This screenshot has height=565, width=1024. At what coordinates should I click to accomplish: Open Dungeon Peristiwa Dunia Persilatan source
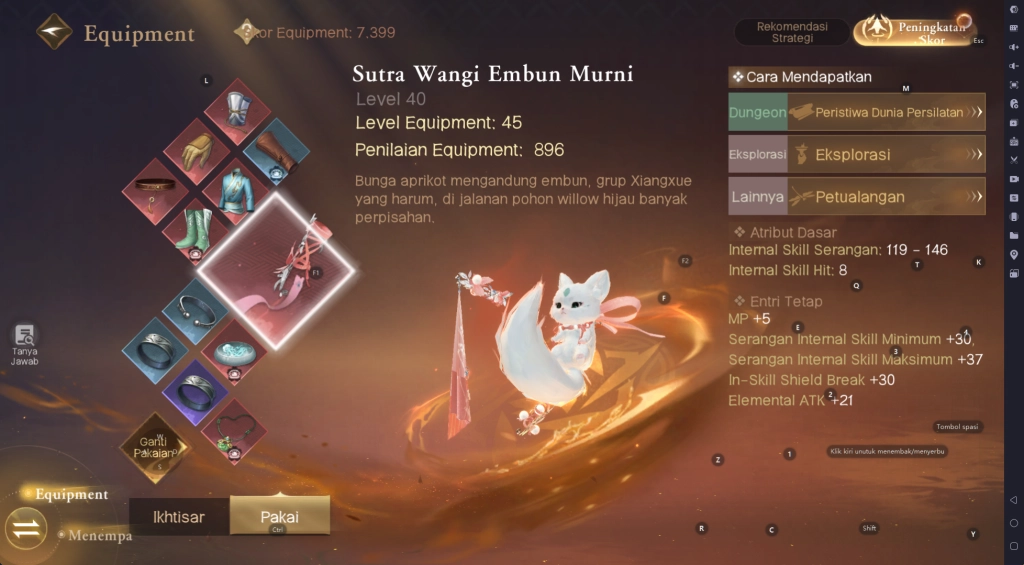pos(857,112)
